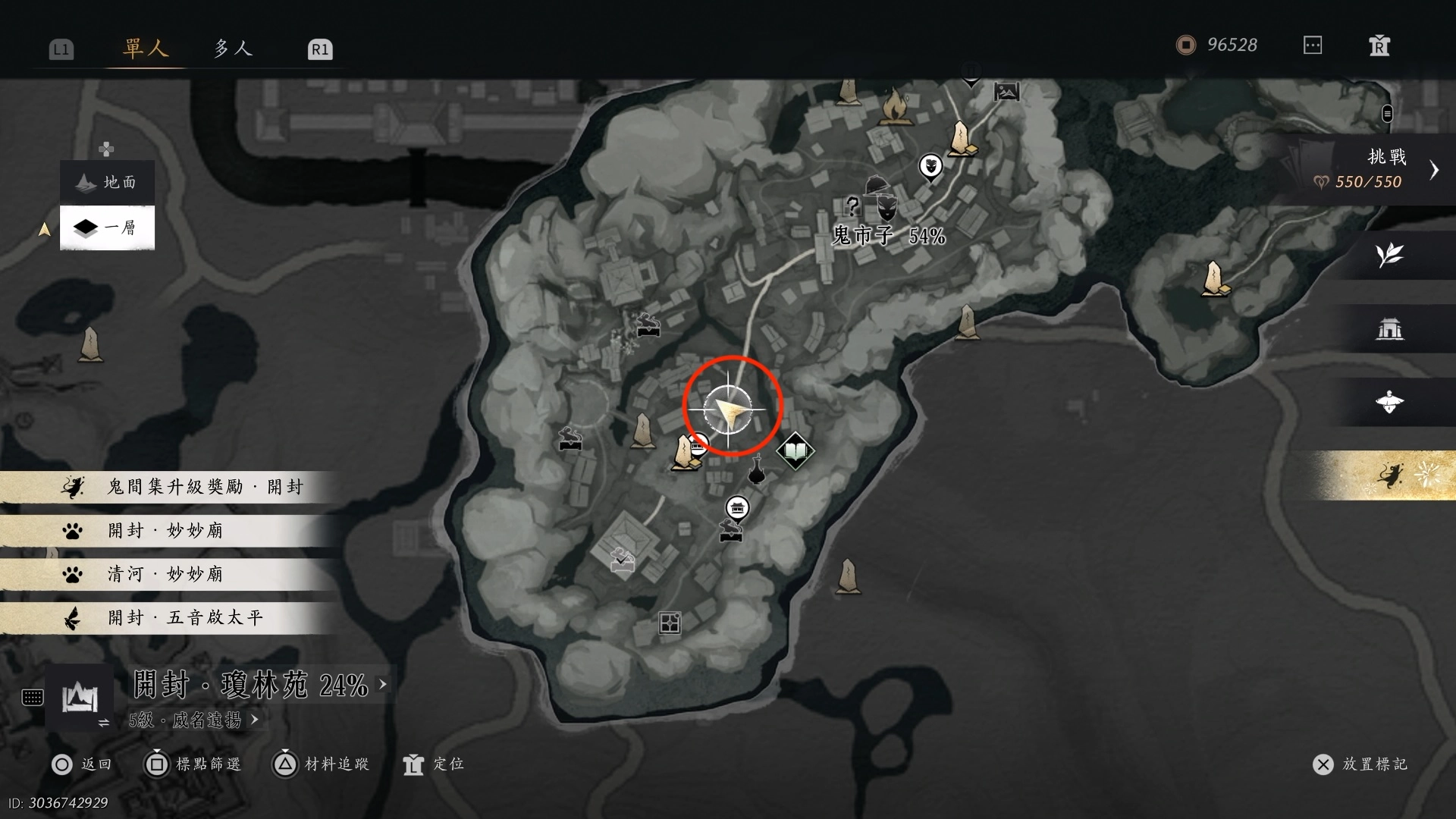This screenshot has width=1456, height=819.
Task: Open the region switch map icon
Action: [80, 698]
